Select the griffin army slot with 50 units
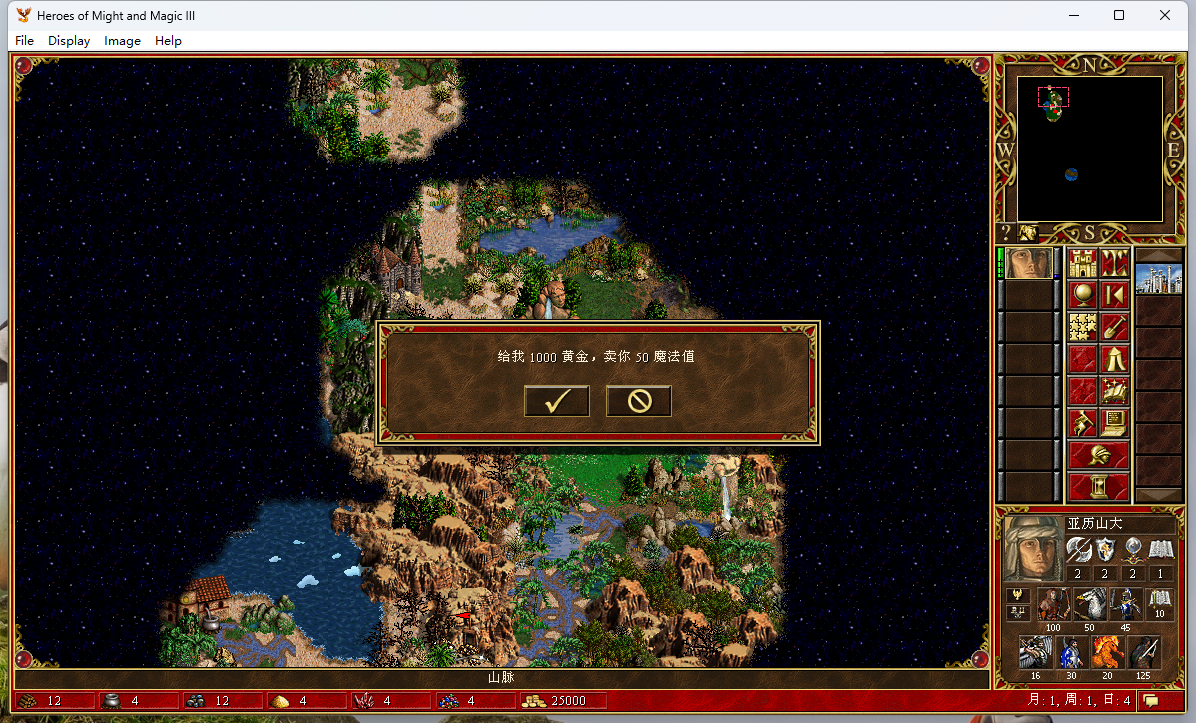1196x723 pixels. (x=1089, y=604)
